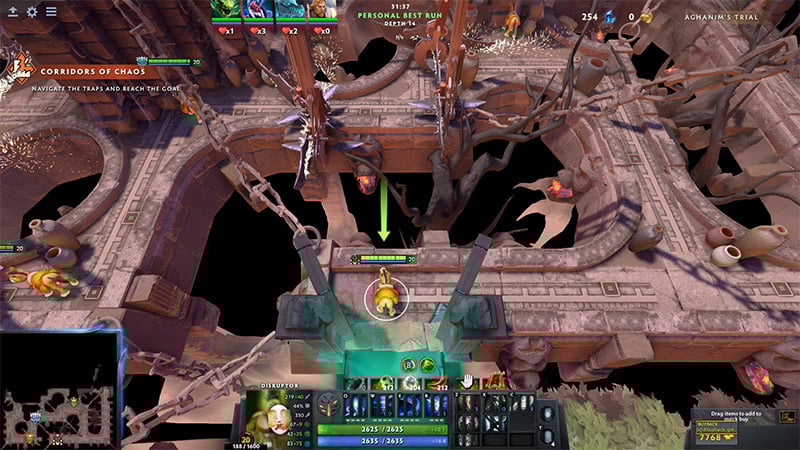Viewport: 800px width, 450px height.
Task: Click the minimap
Action: (x=60, y=390)
